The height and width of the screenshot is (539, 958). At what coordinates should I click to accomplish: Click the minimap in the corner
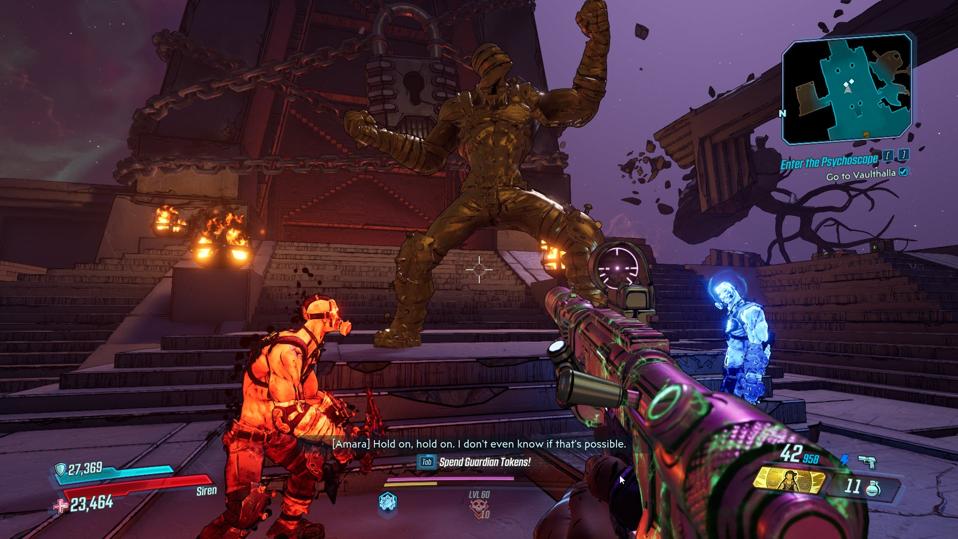click(x=847, y=90)
